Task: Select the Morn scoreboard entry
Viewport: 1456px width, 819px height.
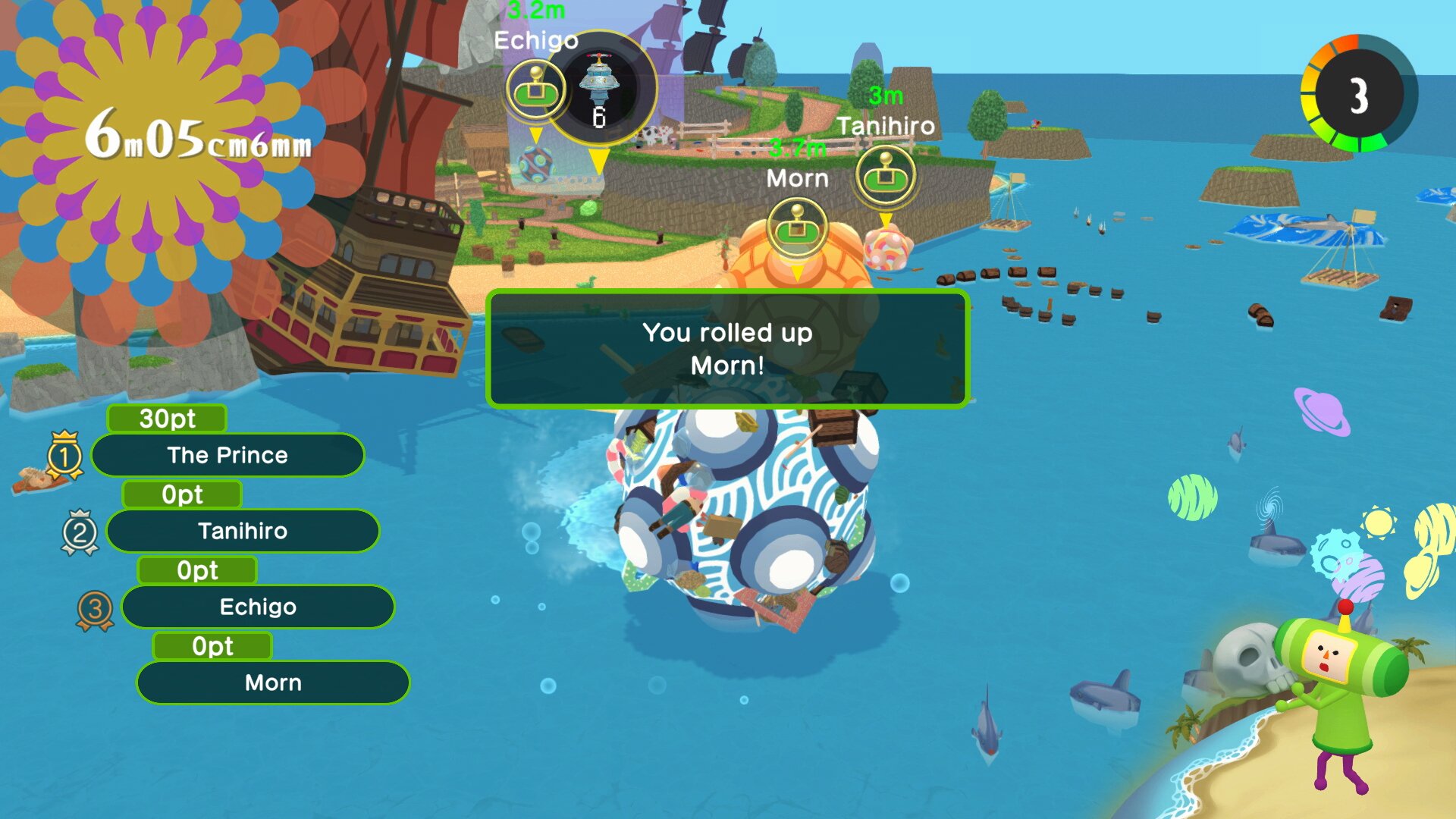Action: [271, 682]
